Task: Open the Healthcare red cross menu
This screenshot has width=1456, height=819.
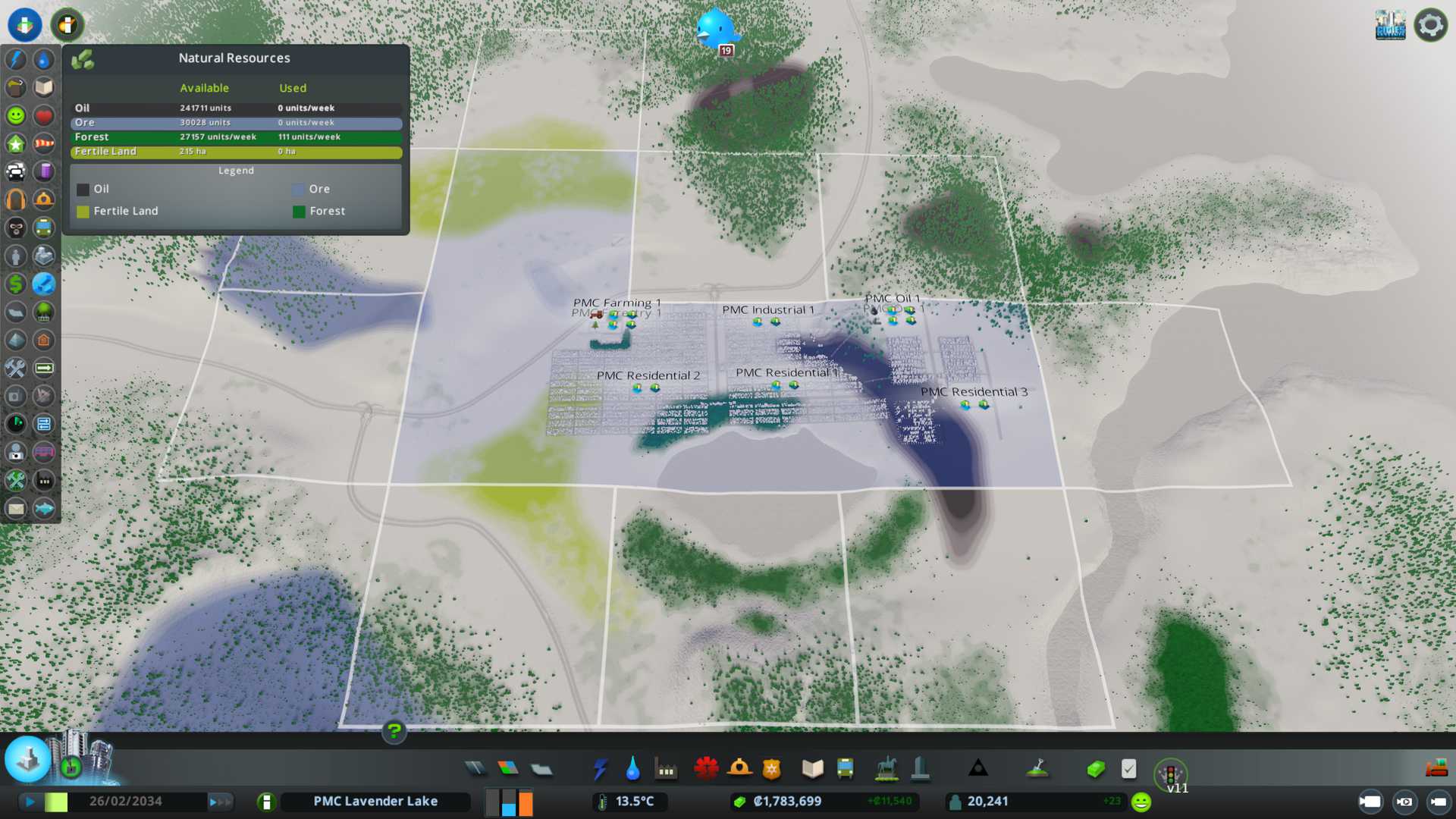Action: point(706,770)
